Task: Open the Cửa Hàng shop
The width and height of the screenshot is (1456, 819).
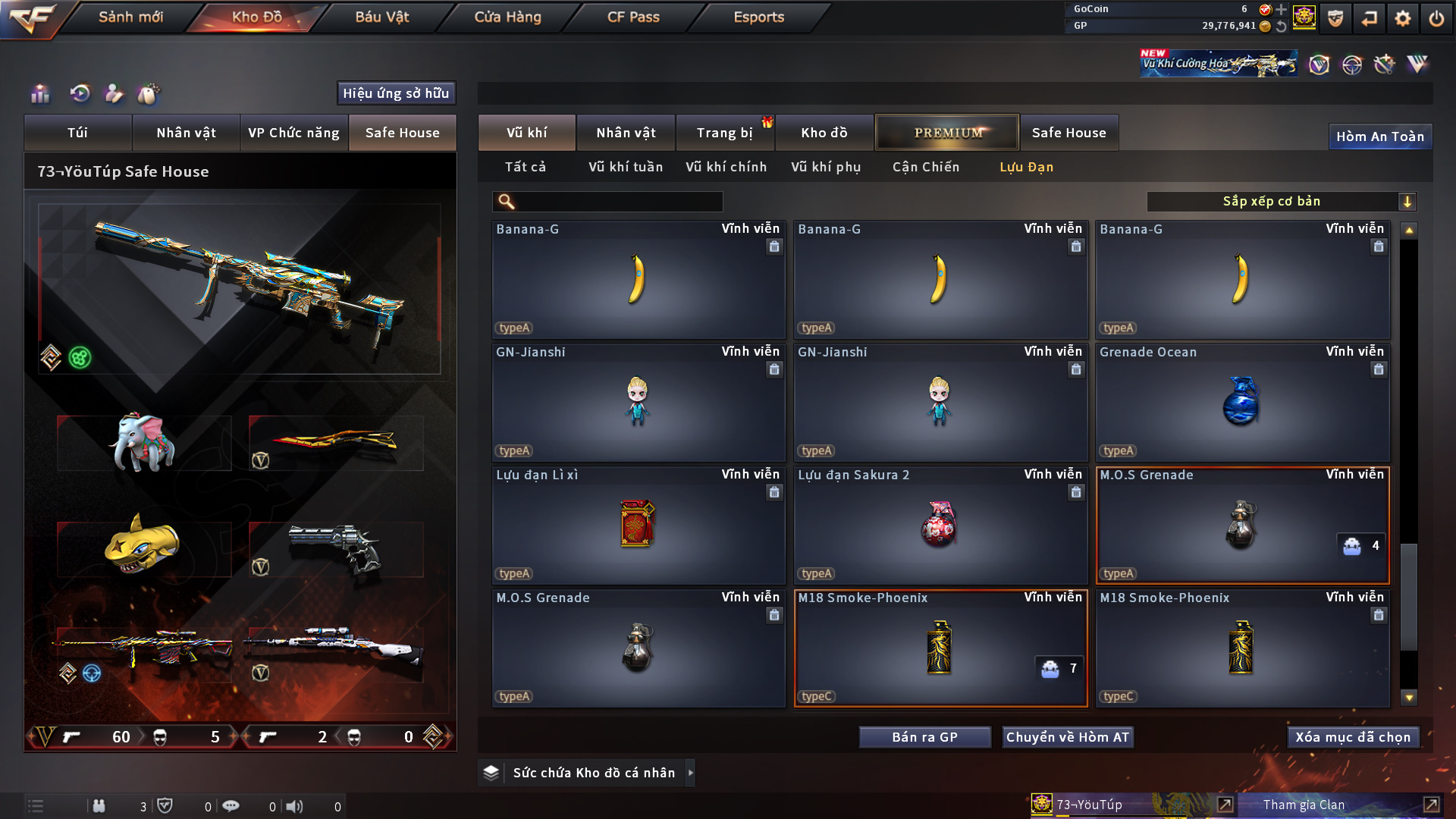Action: coord(507,17)
